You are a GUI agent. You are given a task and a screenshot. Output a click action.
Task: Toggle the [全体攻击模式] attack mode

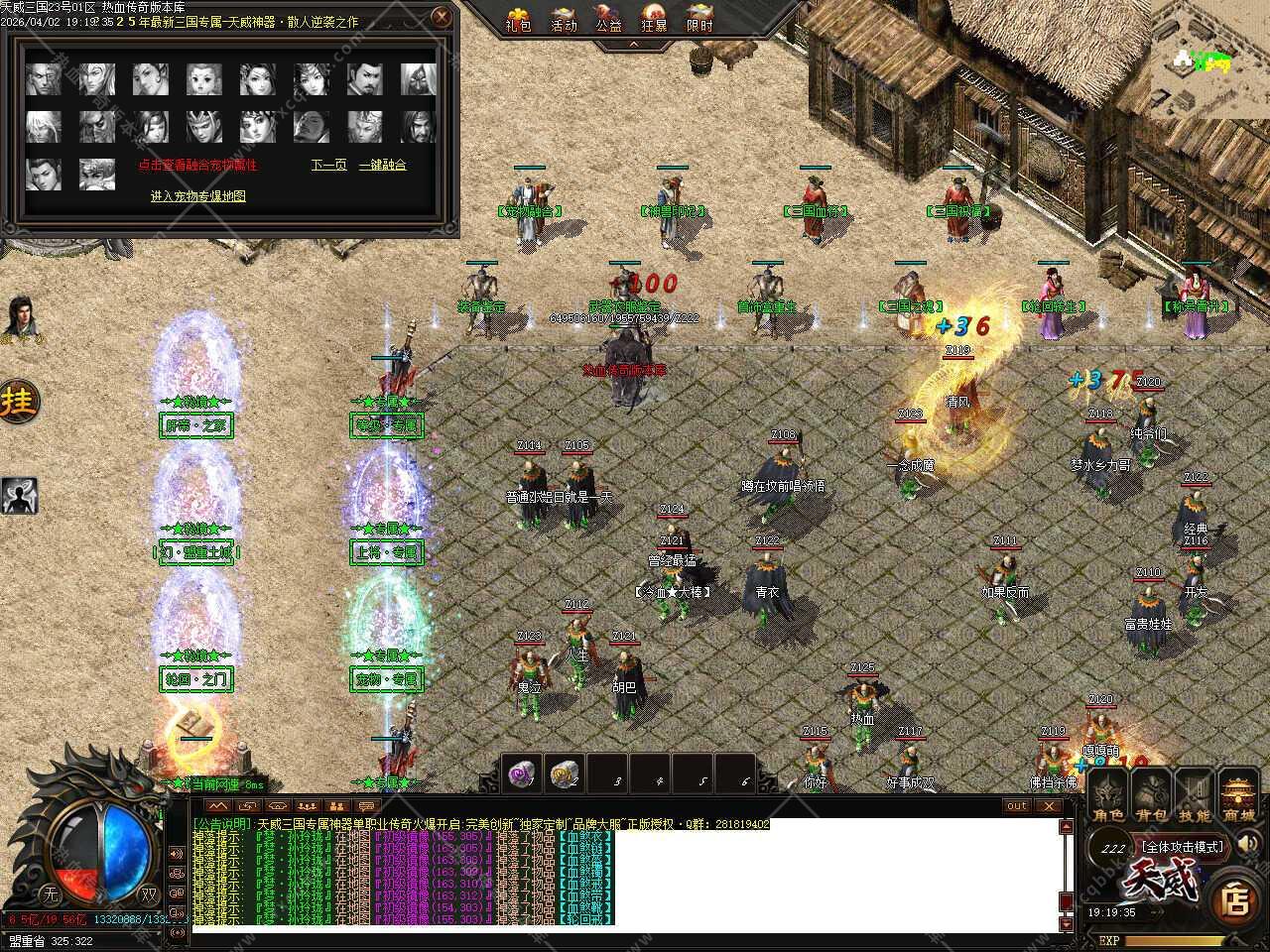1182,847
